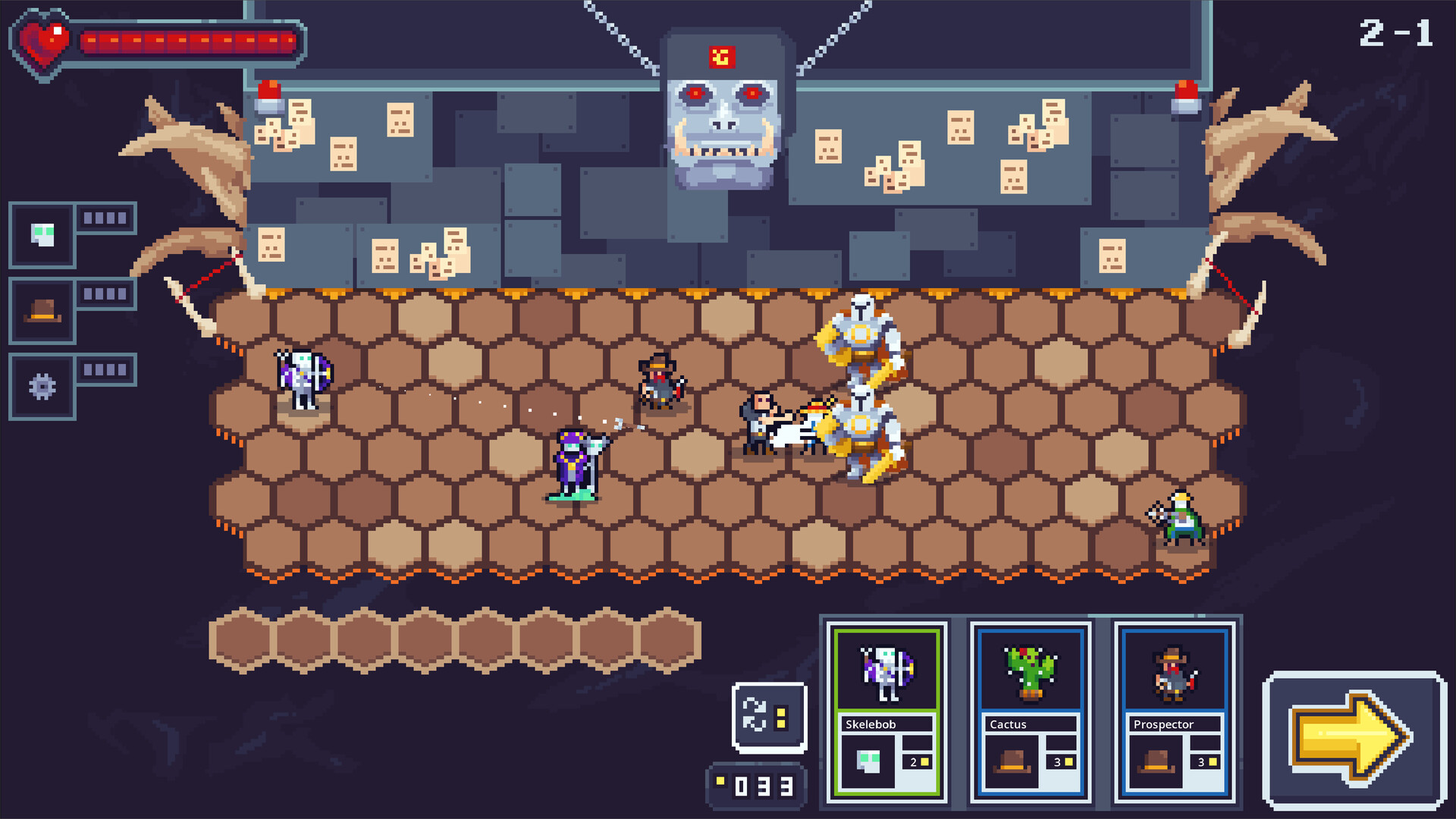Select the cowboy hat trait icon
The image size is (1456, 819).
[x=42, y=311]
